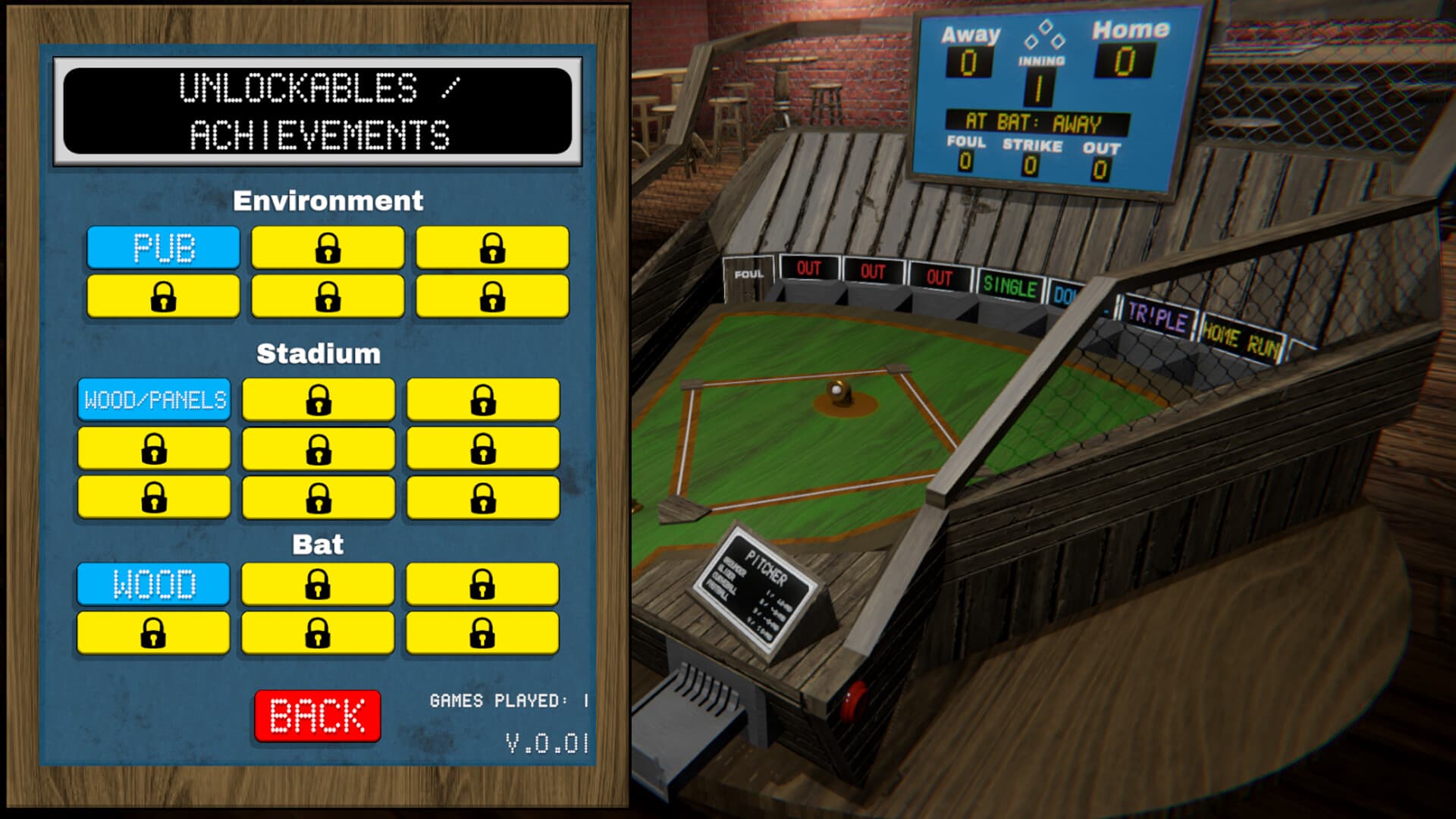1456x819 pixels.
Task: Click the locked padlock right of PUB
Action: click(x=326, y=248)
